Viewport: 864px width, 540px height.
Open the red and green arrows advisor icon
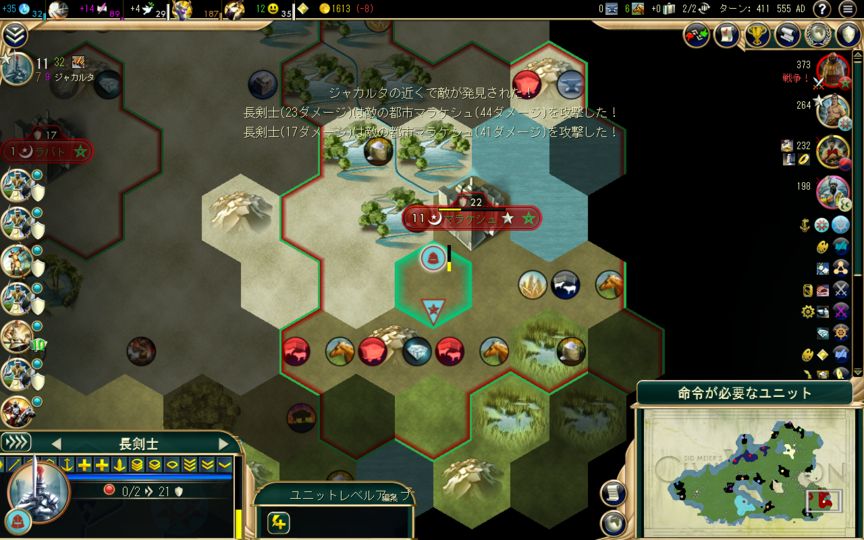pyautogui.click(x=697, y=35)
